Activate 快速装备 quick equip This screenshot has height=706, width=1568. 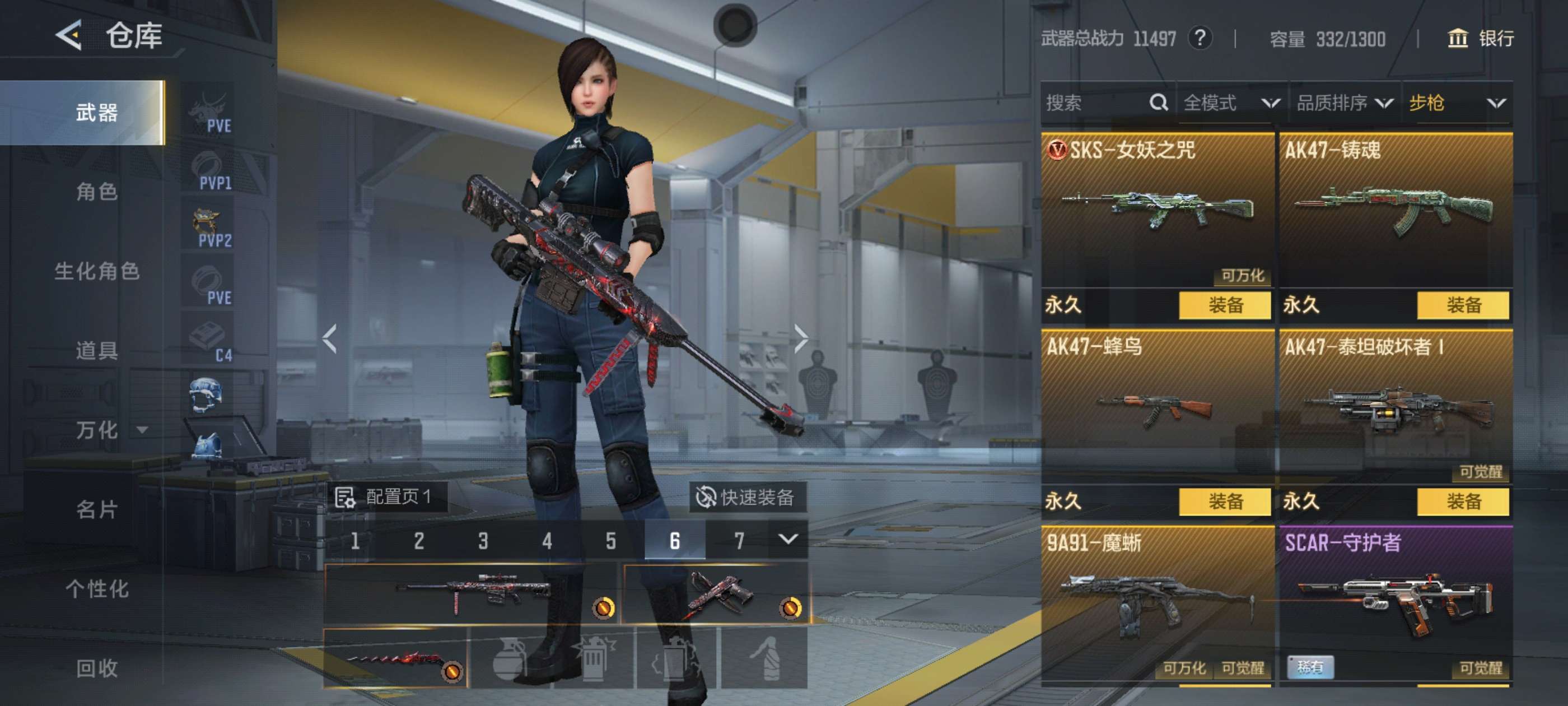pos(746,497)
